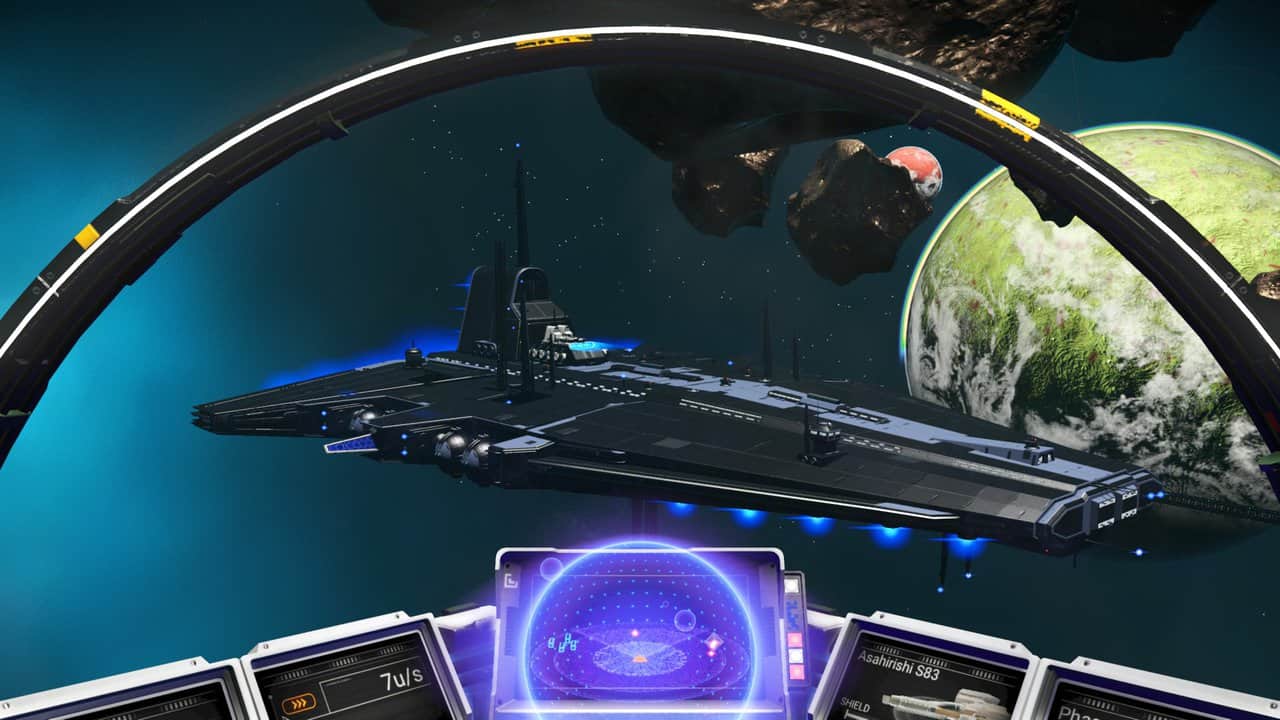Toggle the red indicator light below the white one
Screen dimensions: 1280x720
[795, 638]
